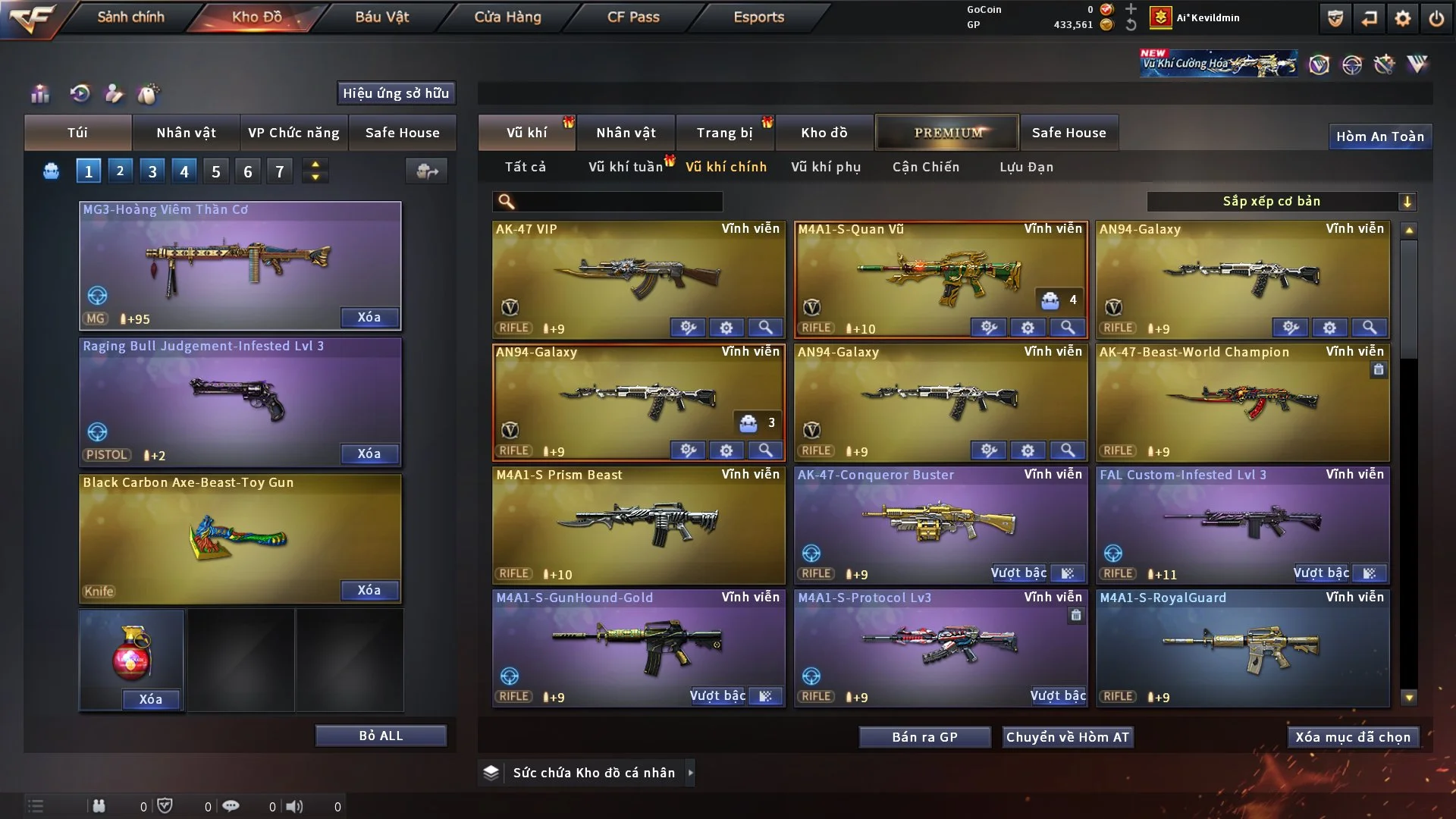Viewport: 1456px width, 819px height.
Task: Click the Hiệu ứng sở hữu button
Action: tap(396, 93)
